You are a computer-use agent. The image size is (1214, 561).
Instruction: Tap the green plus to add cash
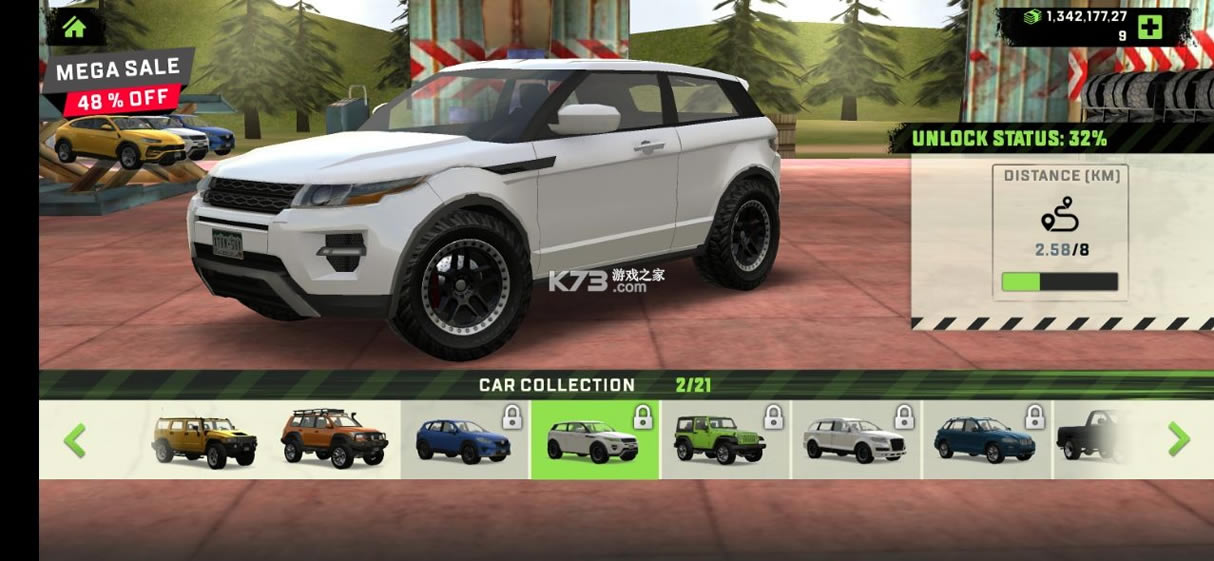(1150, 27)
